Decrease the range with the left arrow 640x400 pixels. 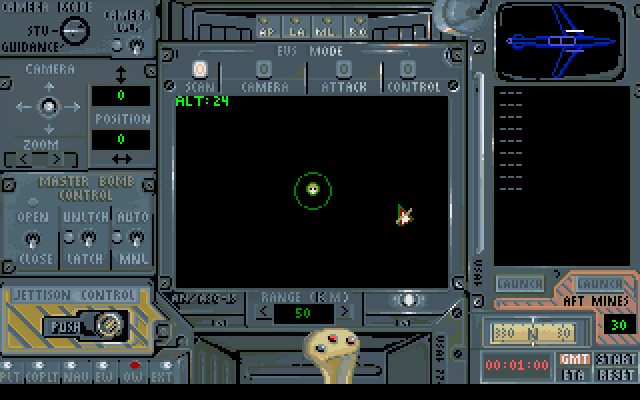point(263,313)
